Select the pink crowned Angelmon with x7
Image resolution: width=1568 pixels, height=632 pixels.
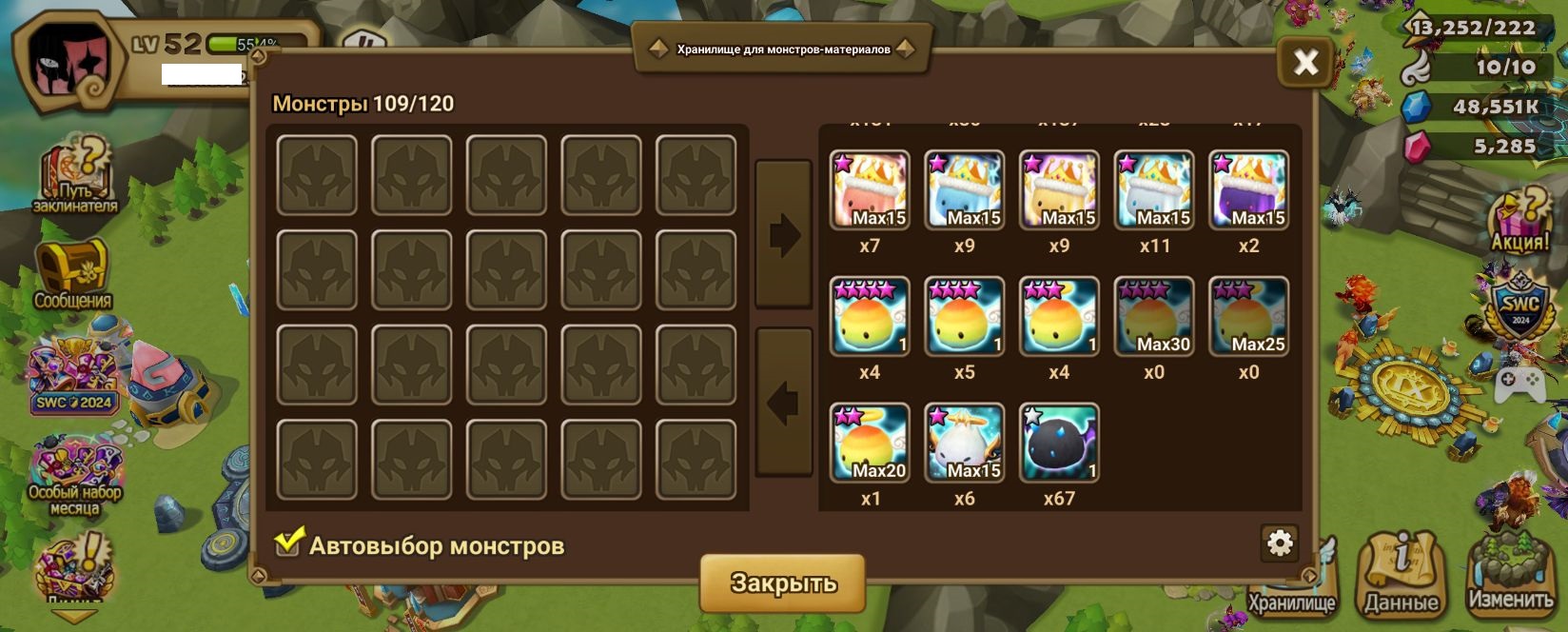(x=870, y=190)
